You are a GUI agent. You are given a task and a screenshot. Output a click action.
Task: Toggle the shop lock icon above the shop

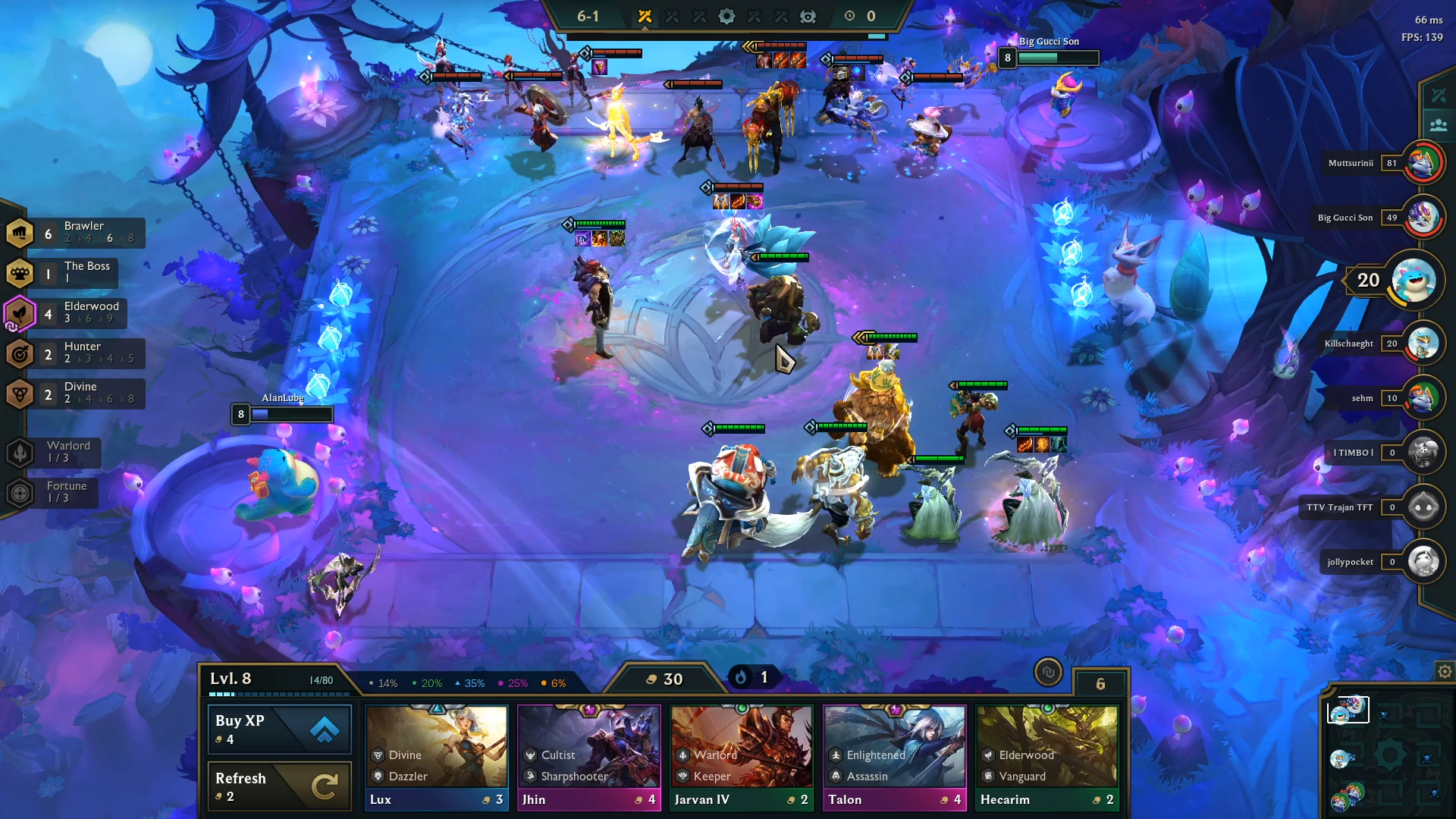(x=1050, y=673)
